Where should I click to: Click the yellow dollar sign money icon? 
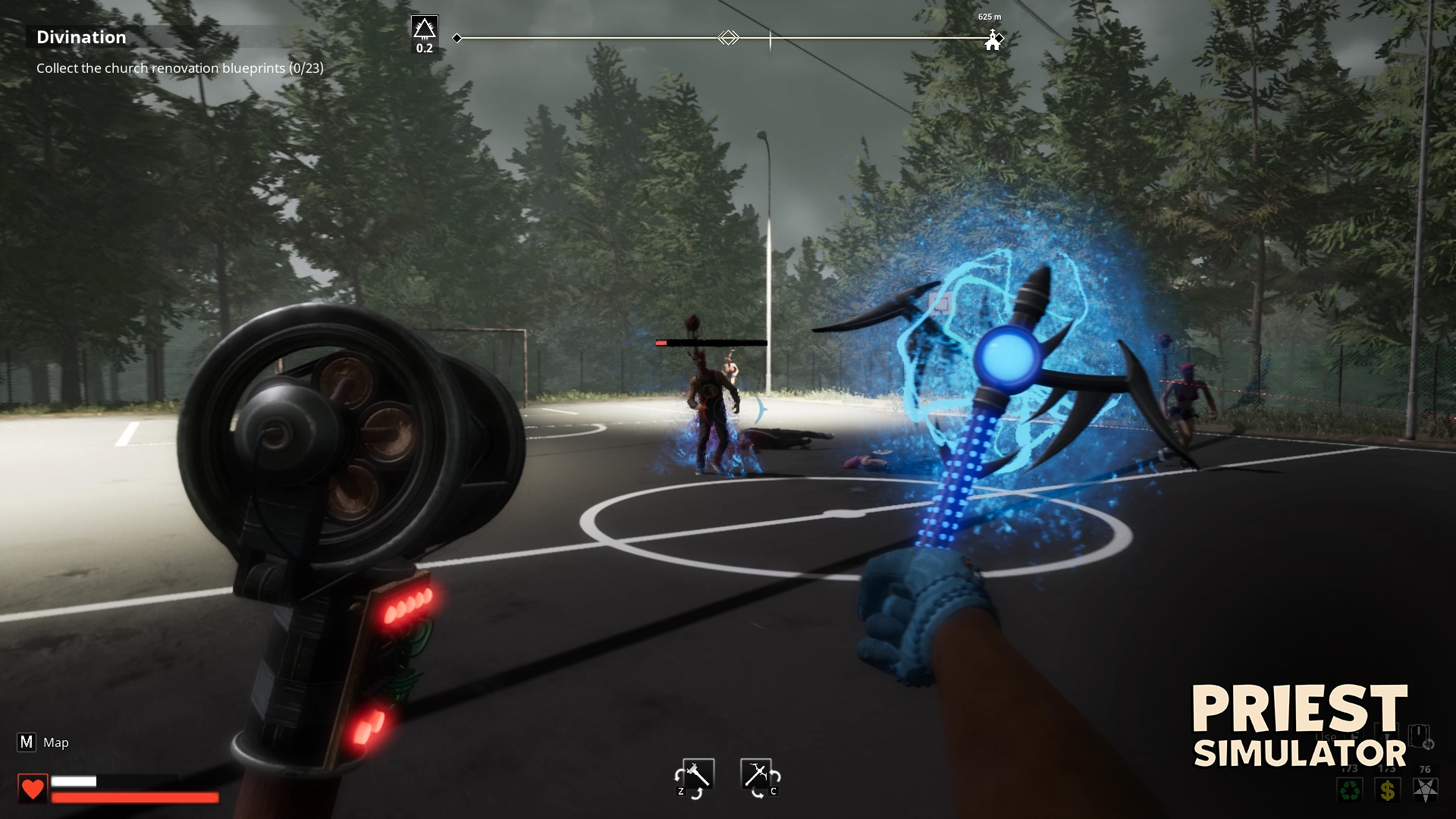click(x=1388, y=791)
